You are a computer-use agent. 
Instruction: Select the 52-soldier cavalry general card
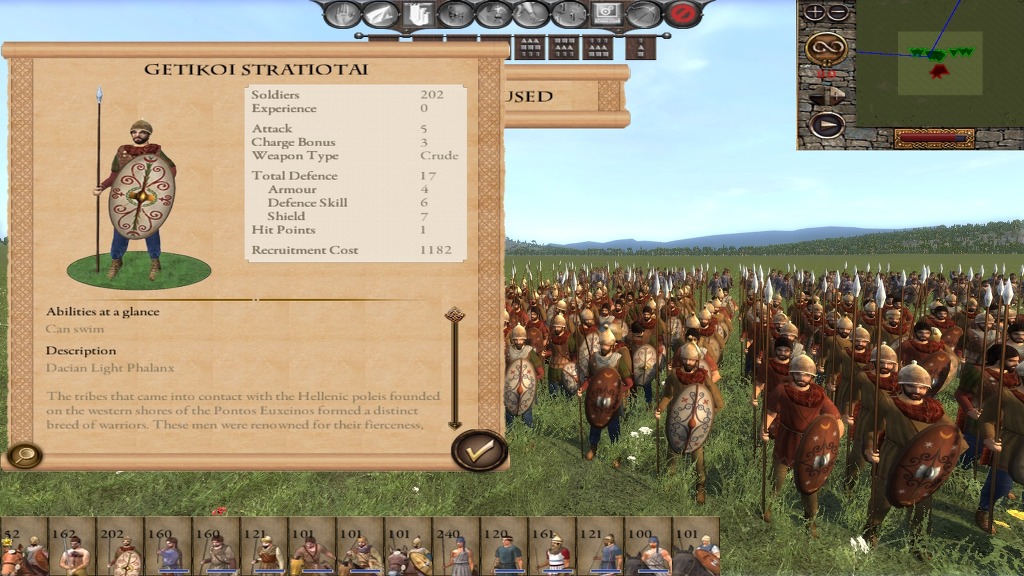24,547
